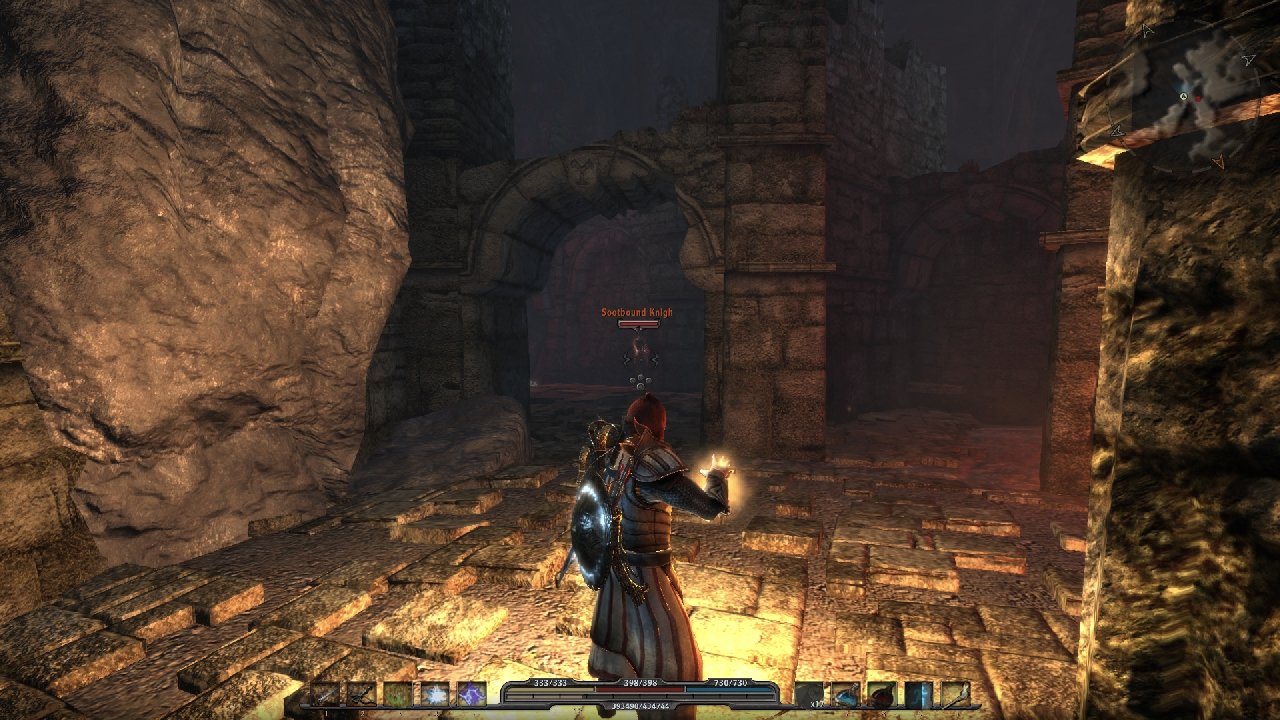Activate the green nature spell

pos(398,694)
